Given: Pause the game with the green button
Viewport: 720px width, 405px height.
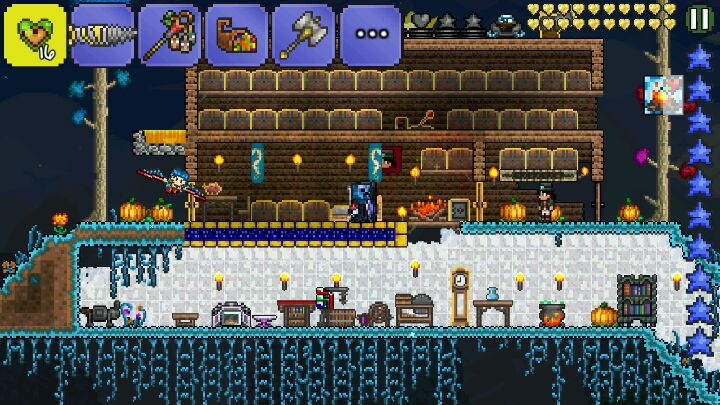Looking at the screenshot, I should pos(698,18).
